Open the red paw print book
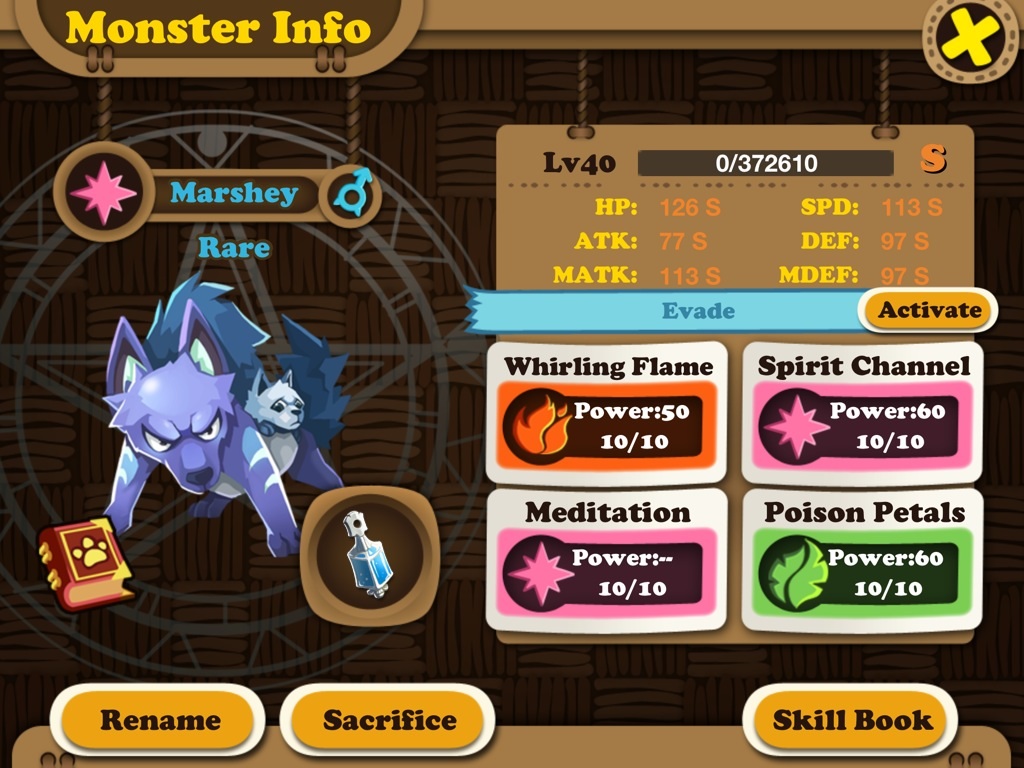 coord(85,563)
